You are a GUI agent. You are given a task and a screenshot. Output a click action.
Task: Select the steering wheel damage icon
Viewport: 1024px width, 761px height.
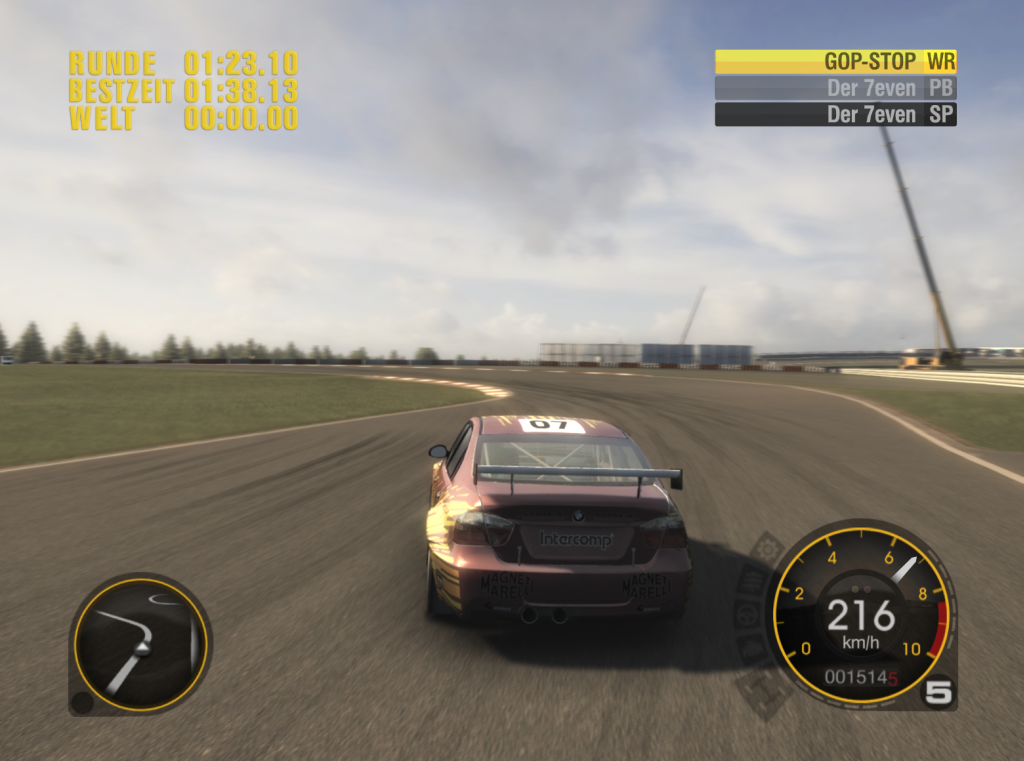[748, 613]
